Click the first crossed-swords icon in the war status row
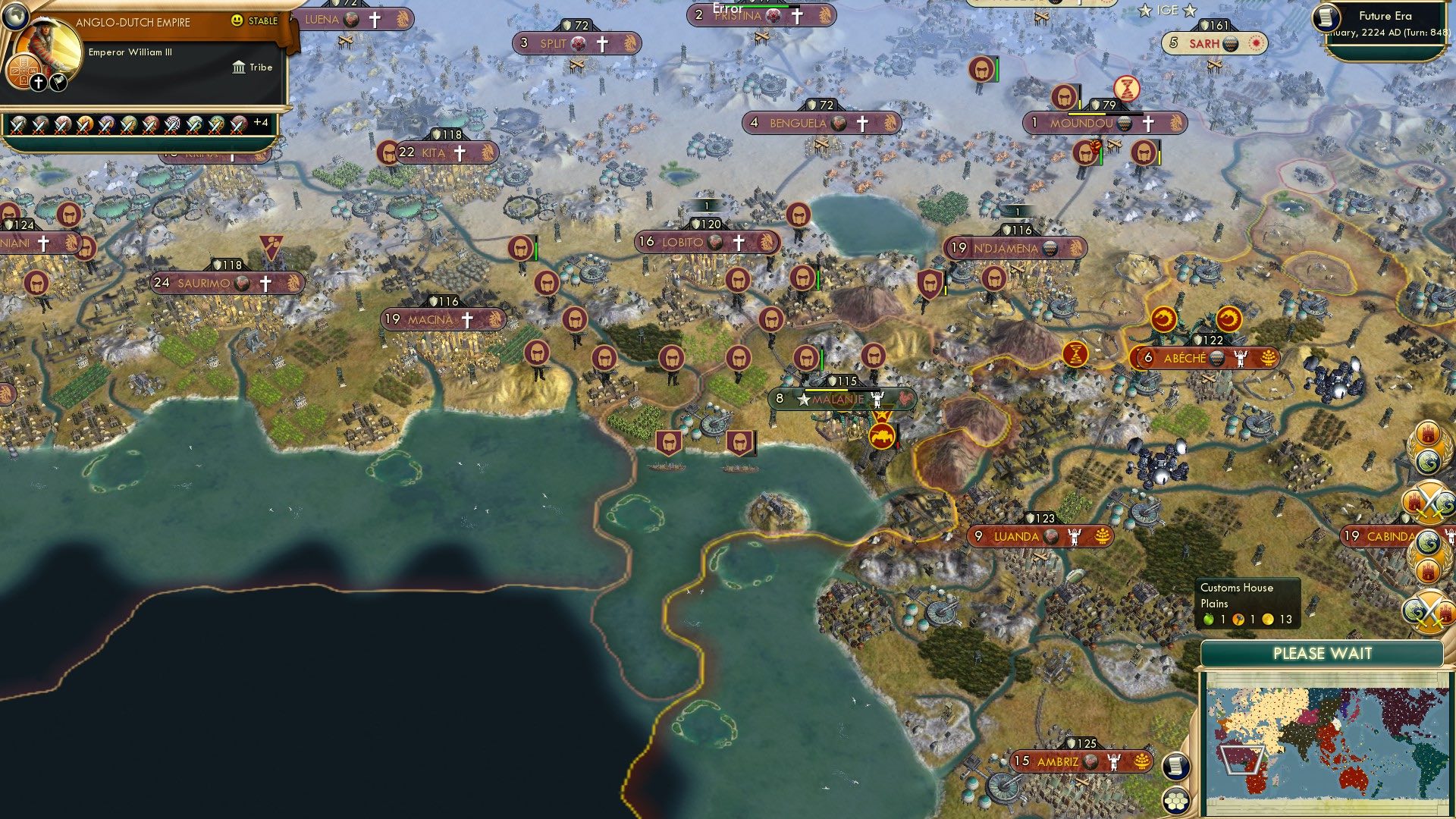 18,125
